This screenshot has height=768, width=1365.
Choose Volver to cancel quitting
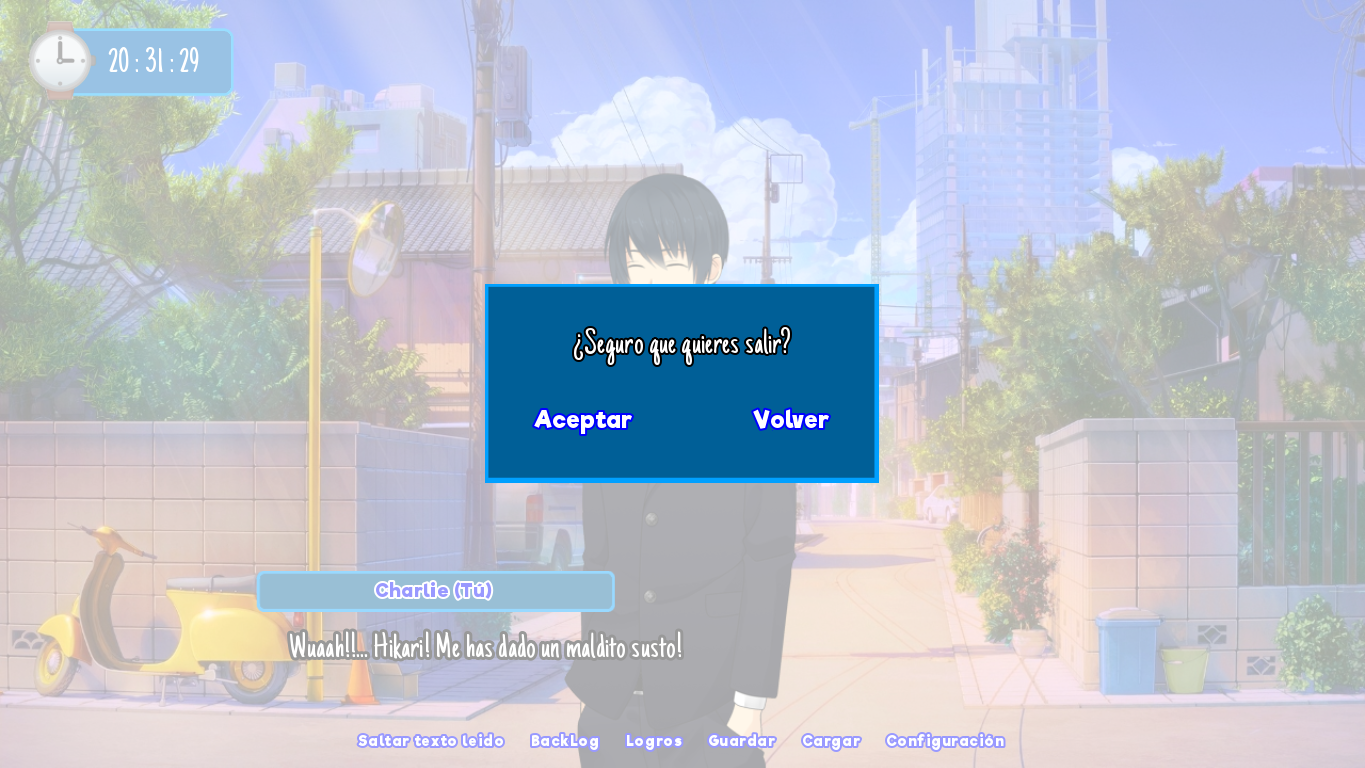coord(790,420)
